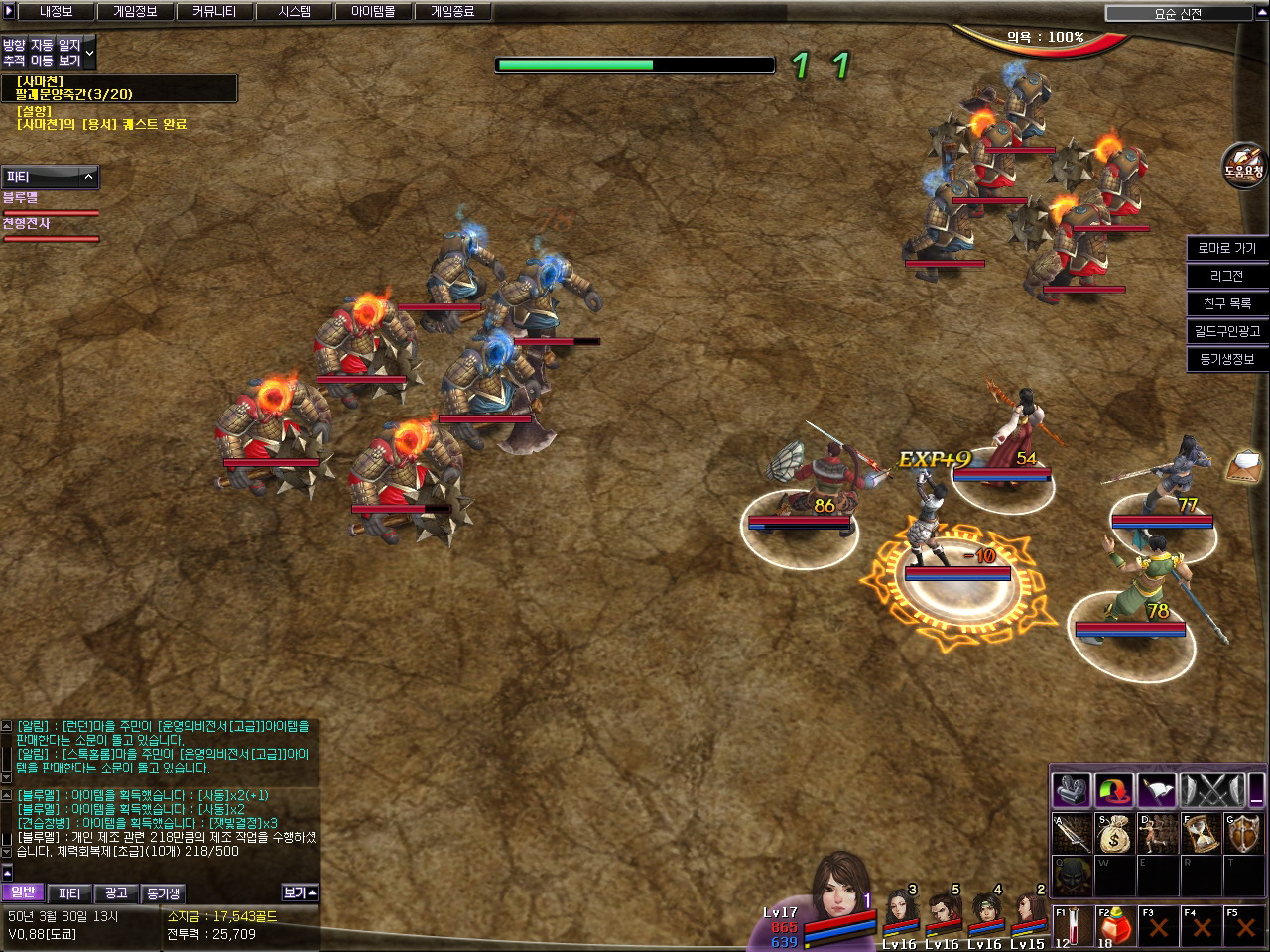Activate the money bag skill
This screenshot has width=1270, height=952.
point(1114,834)
